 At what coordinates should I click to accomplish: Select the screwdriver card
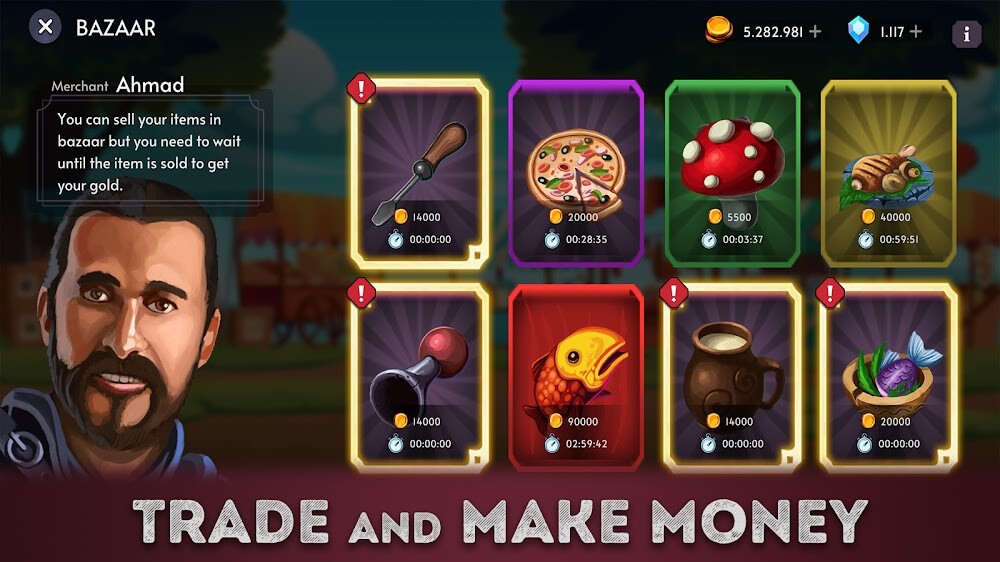419,173
